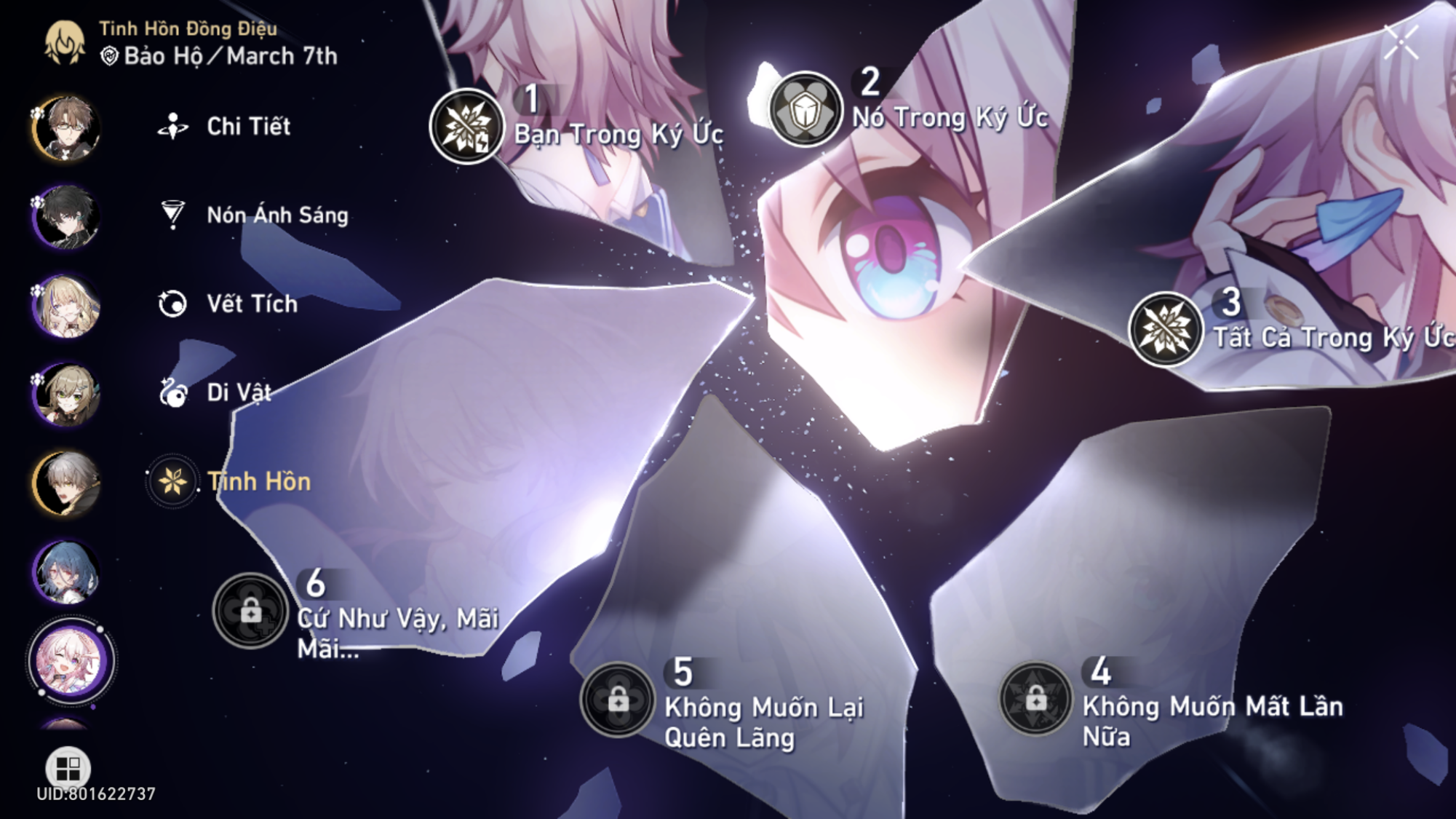Close the Eidolon screen with the X
Screen dimensions: 1456x819
click(x=1401, y=41)
